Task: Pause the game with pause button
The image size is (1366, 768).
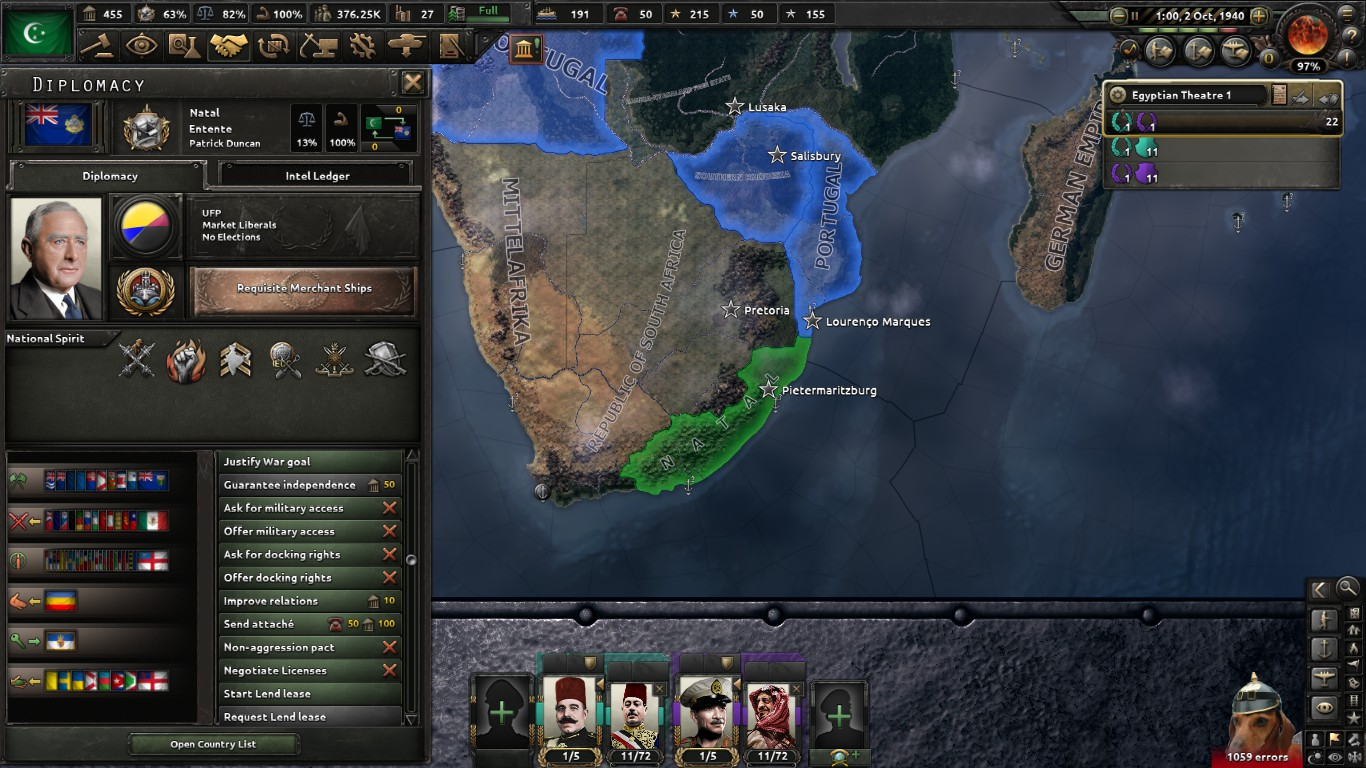Action: pyautogui.click(x=1135, y=16)
